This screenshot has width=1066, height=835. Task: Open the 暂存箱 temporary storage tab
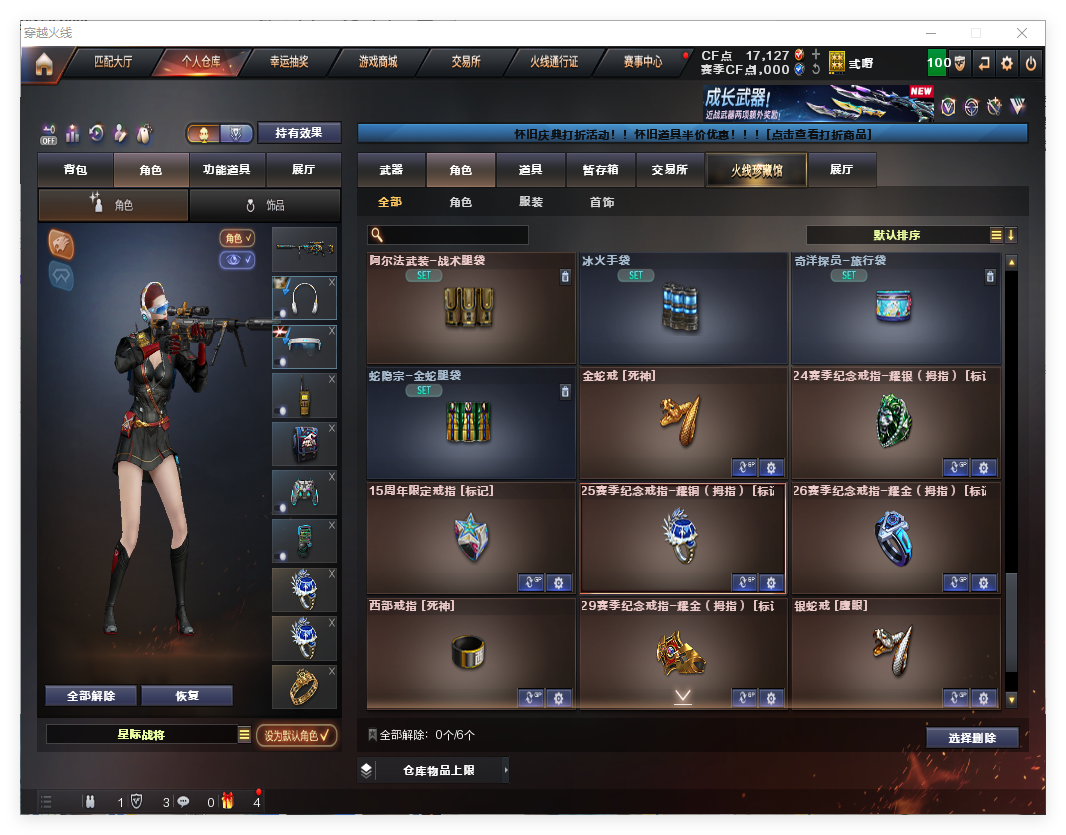[x=600, y=170]
